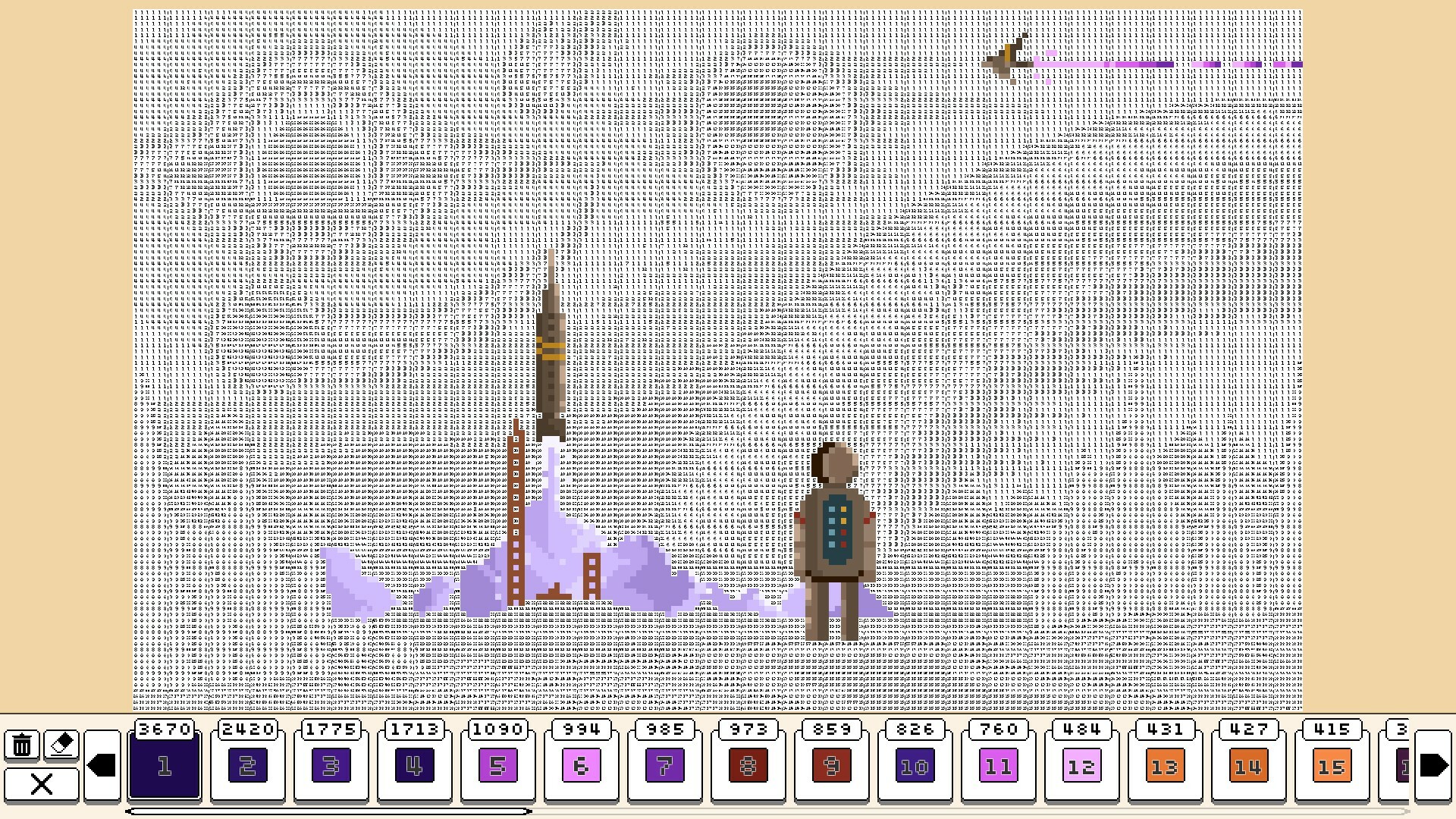This screenshot has width=1456, height=819.
Task: Select color number 10 swatch
Action: (915, 764)
